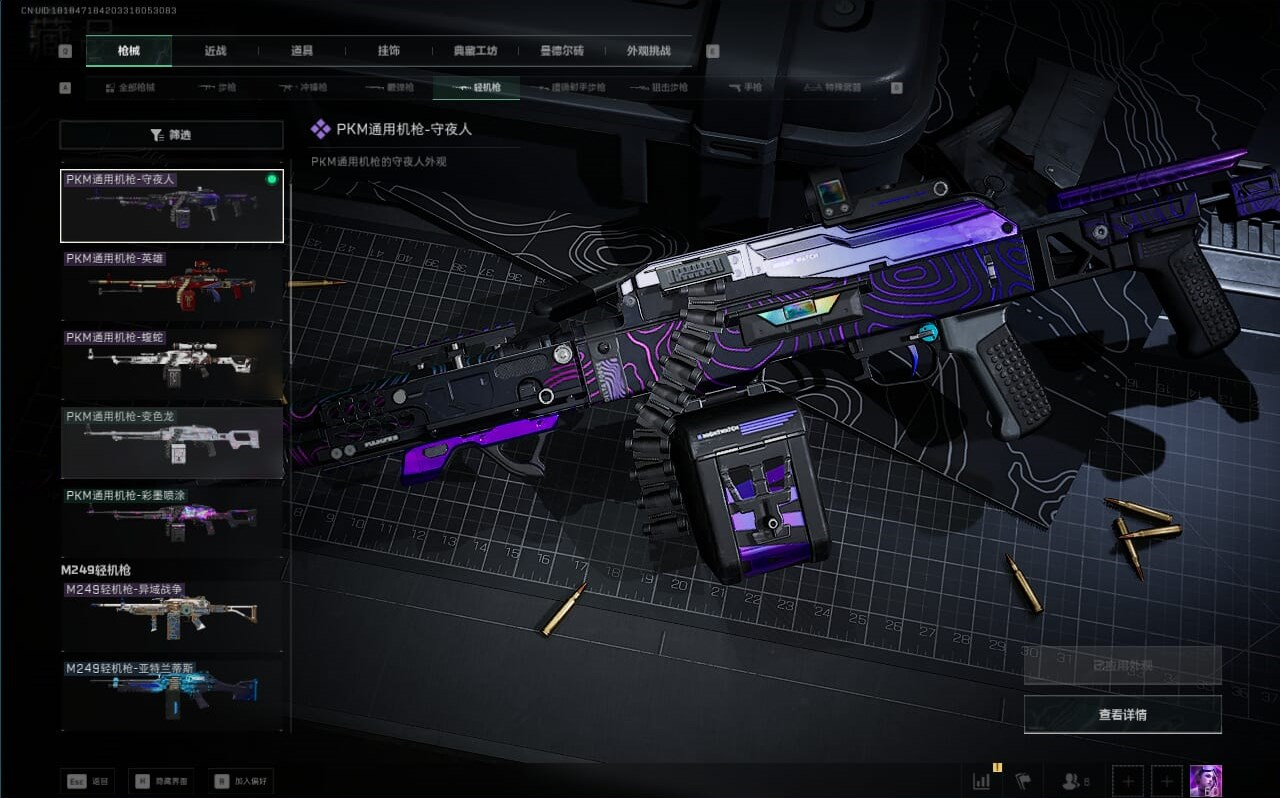Pick the PKM通用机枪-彩墨喷涂 skin
The height and width of the screenshot is (798, 1280).
pyautogui.click(x=172, y=520)
